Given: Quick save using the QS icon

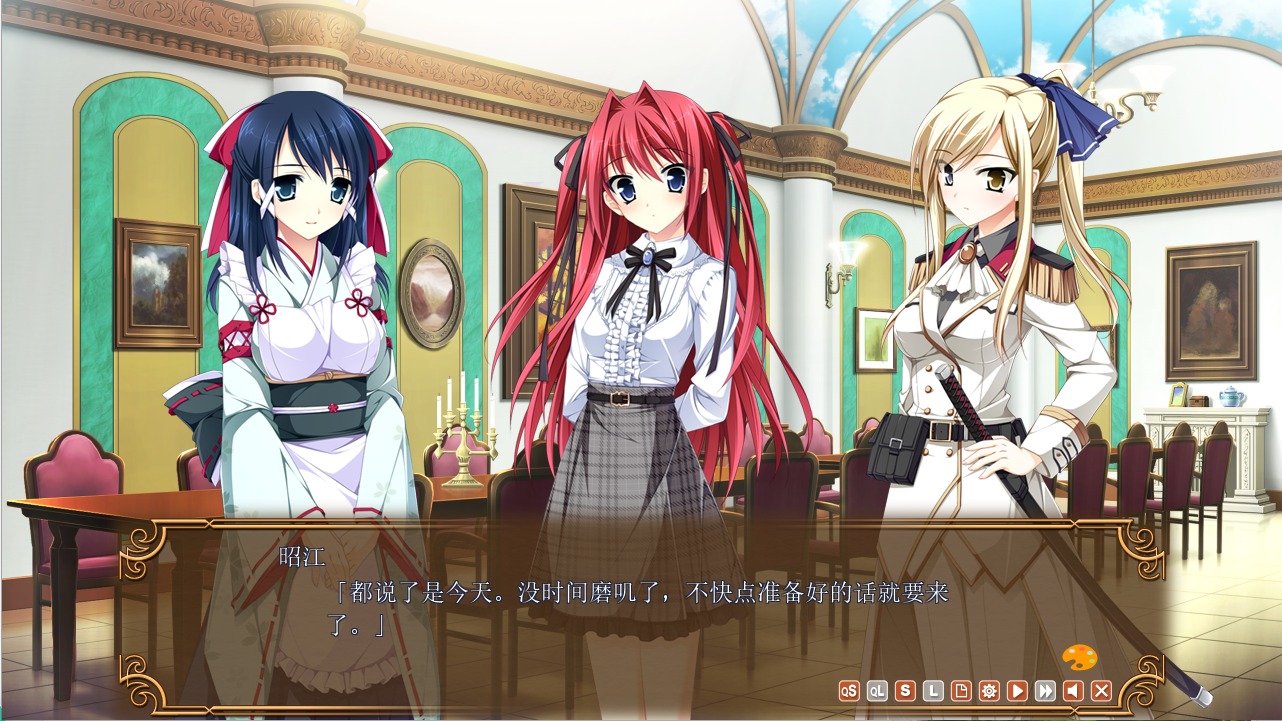Looking at the screenshot, I should coord(849,691).
